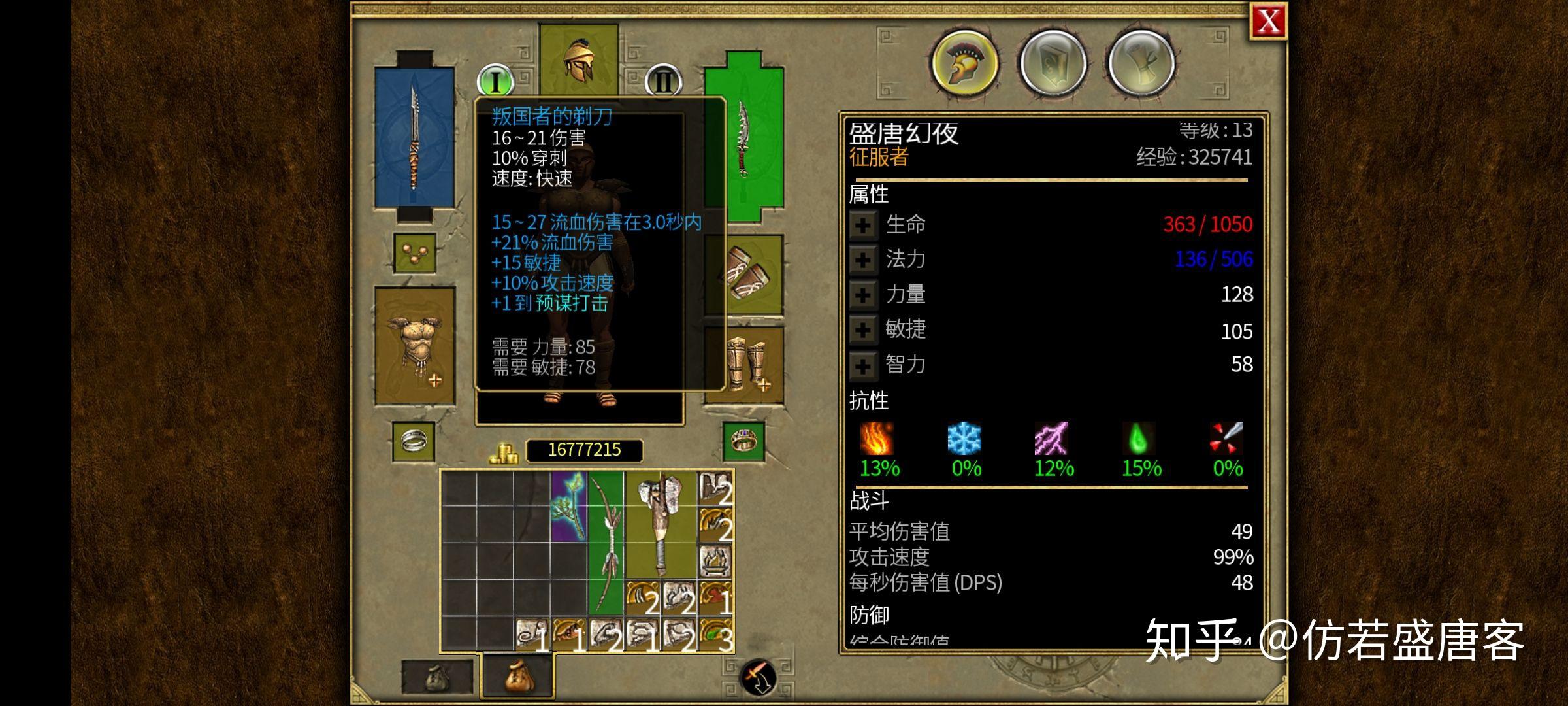
Task: Increase 生命 with its plus button
Action: tap(864, 224)
